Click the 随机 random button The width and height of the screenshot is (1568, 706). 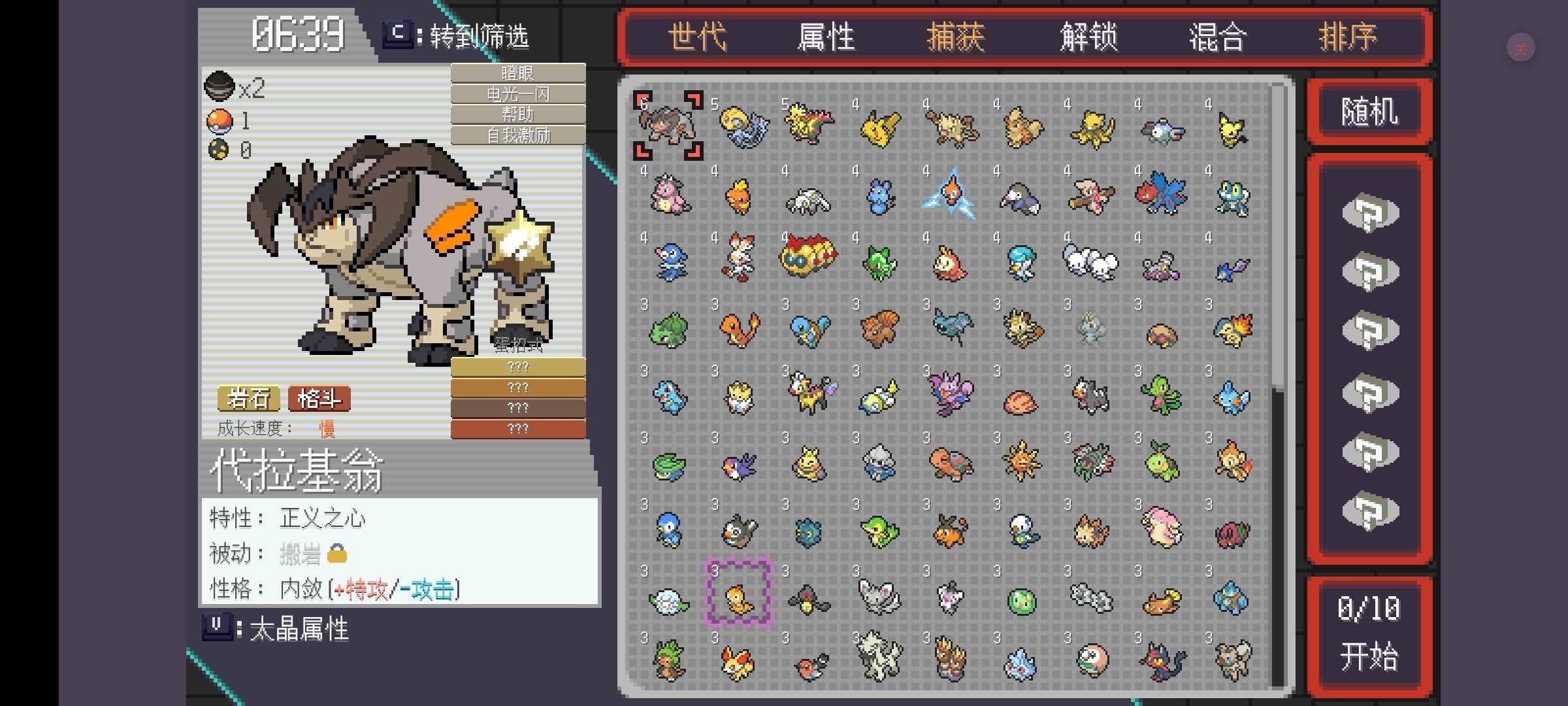pyautogui.click(x=1370, y=110)
